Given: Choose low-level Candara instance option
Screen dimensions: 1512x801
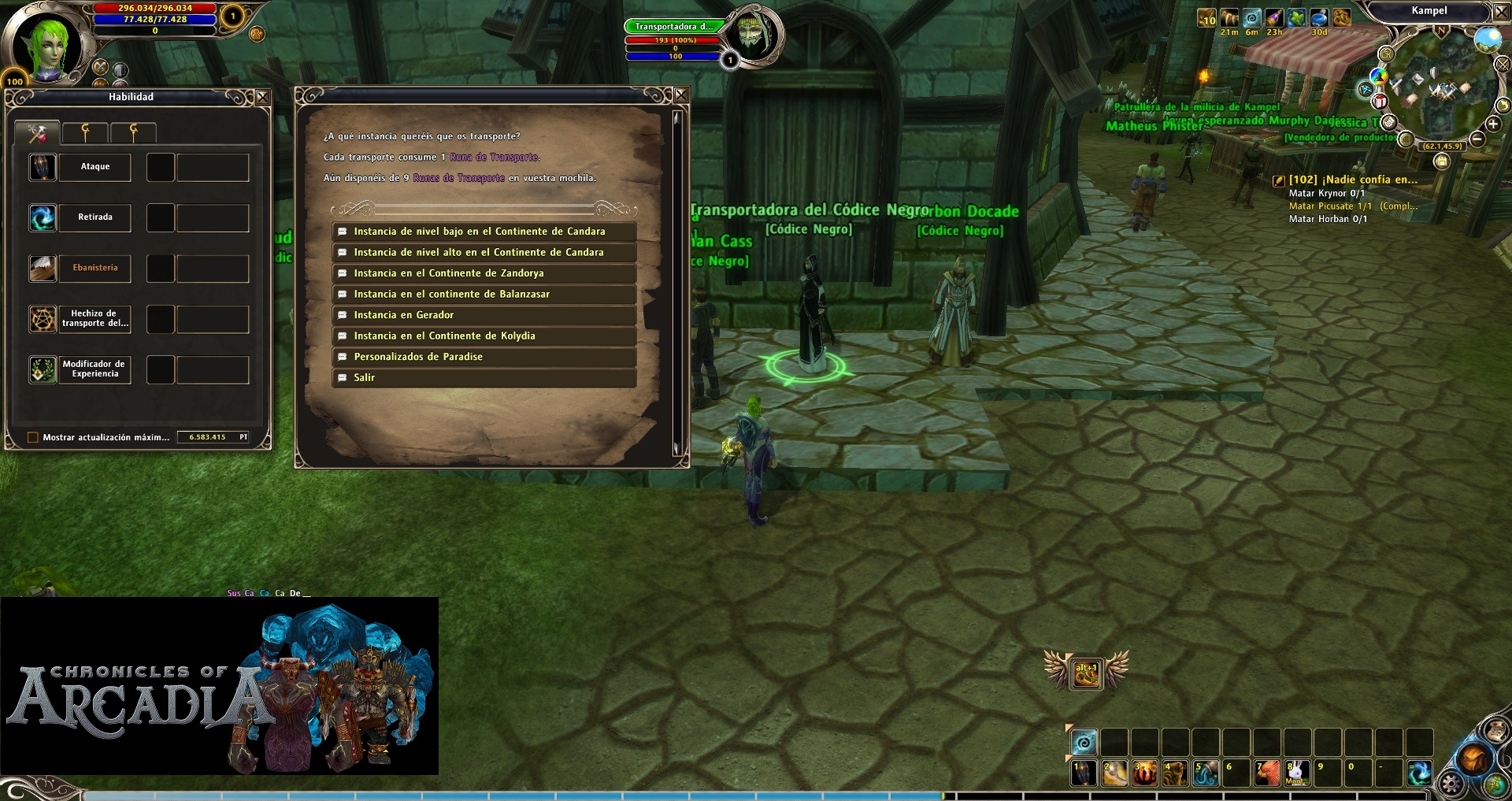Looking at the screenshot, I should point(479,232).
